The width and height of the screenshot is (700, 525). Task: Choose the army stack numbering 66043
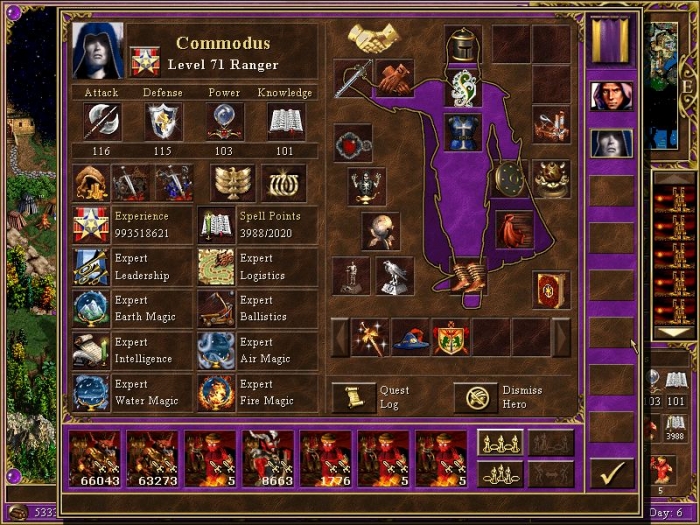pos(93,459)
